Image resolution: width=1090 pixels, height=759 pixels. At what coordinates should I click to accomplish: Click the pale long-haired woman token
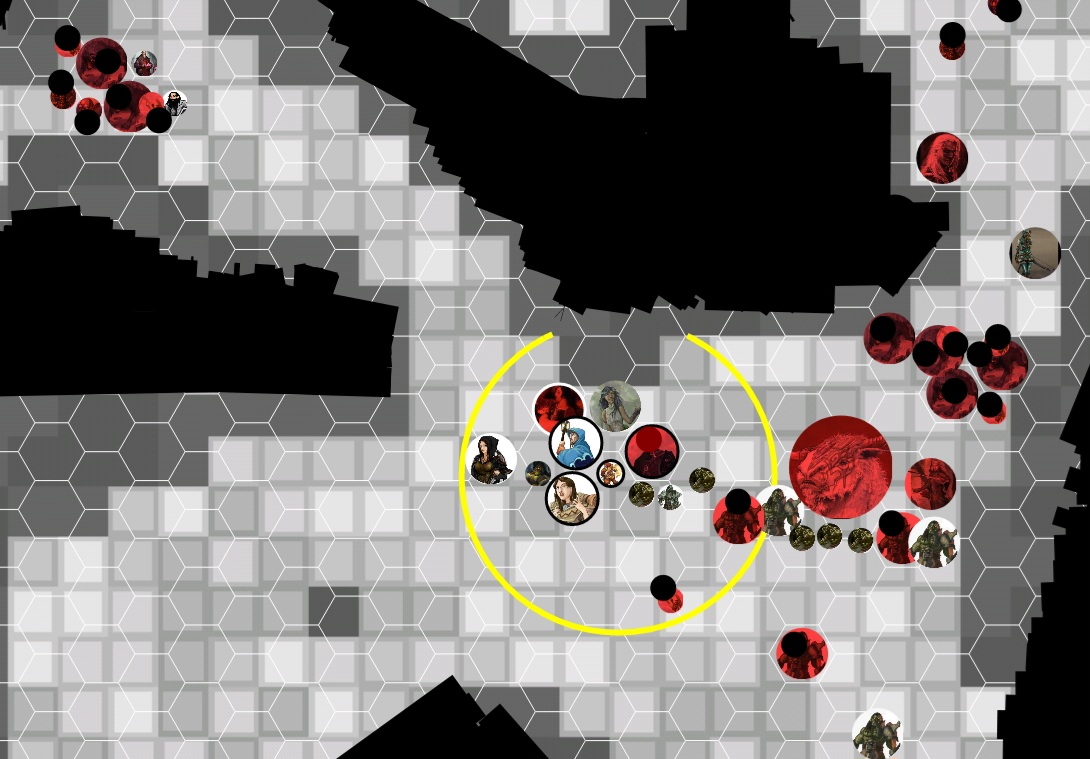(x=615, y=406)
